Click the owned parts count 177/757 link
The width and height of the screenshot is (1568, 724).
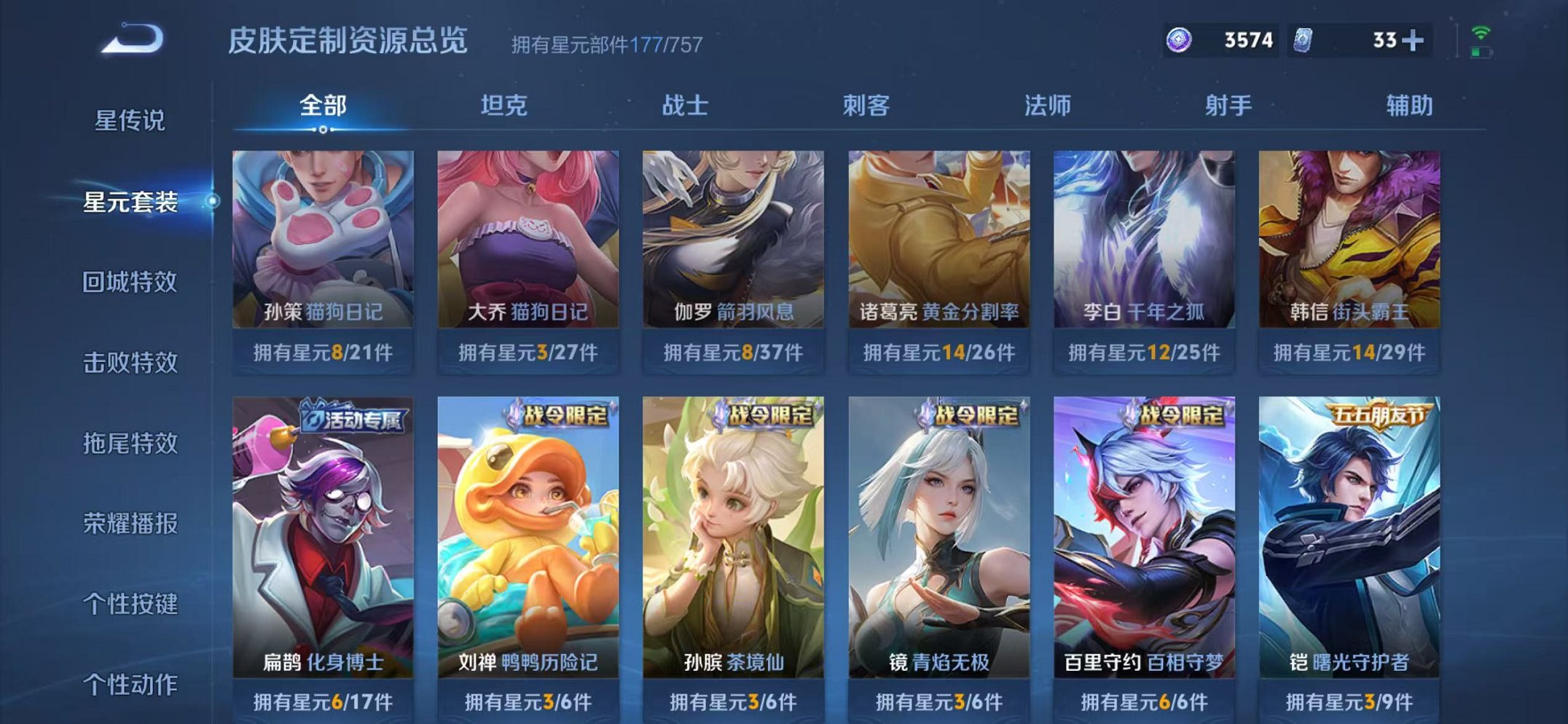[x=605, y=45]
